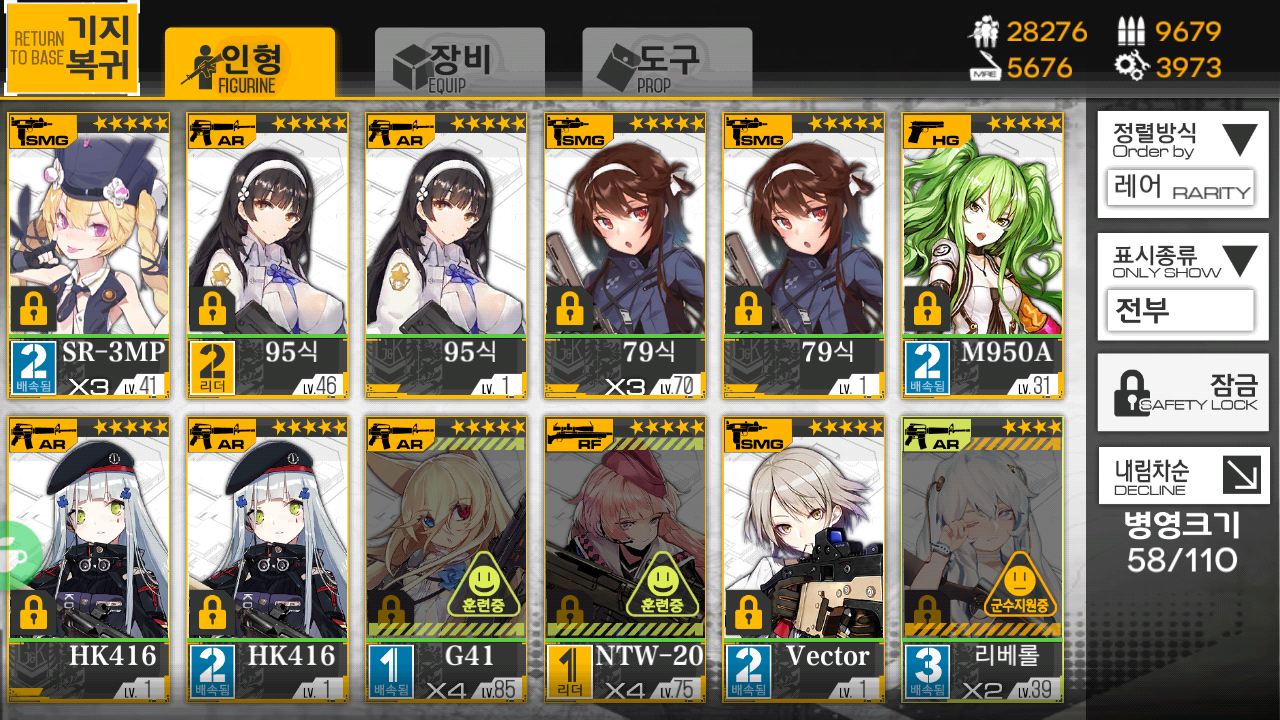Choose the level 46 95식 leader card
1280x720 pixels.
coord(268,255)
